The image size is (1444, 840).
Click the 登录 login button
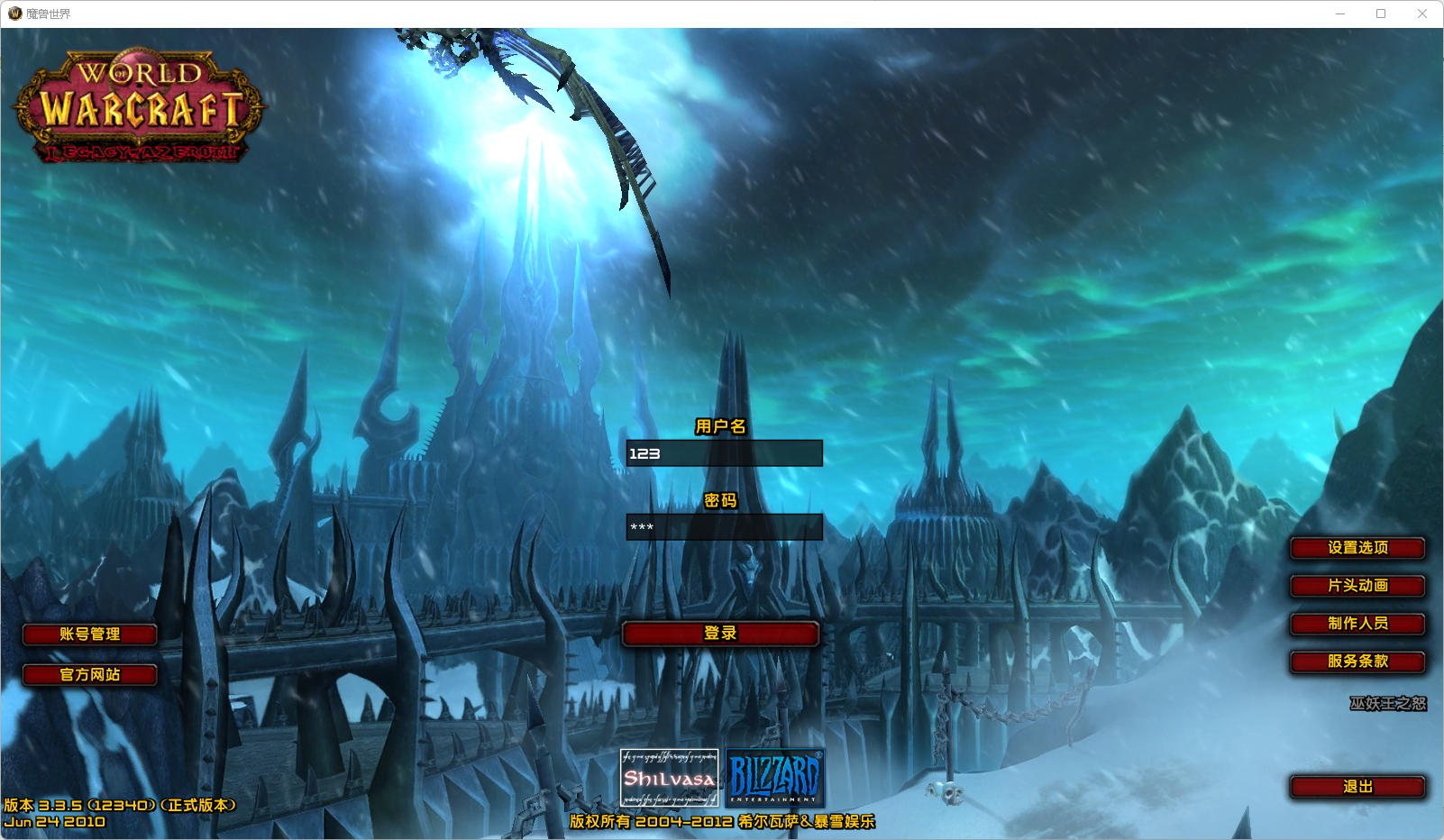point(720,634)
